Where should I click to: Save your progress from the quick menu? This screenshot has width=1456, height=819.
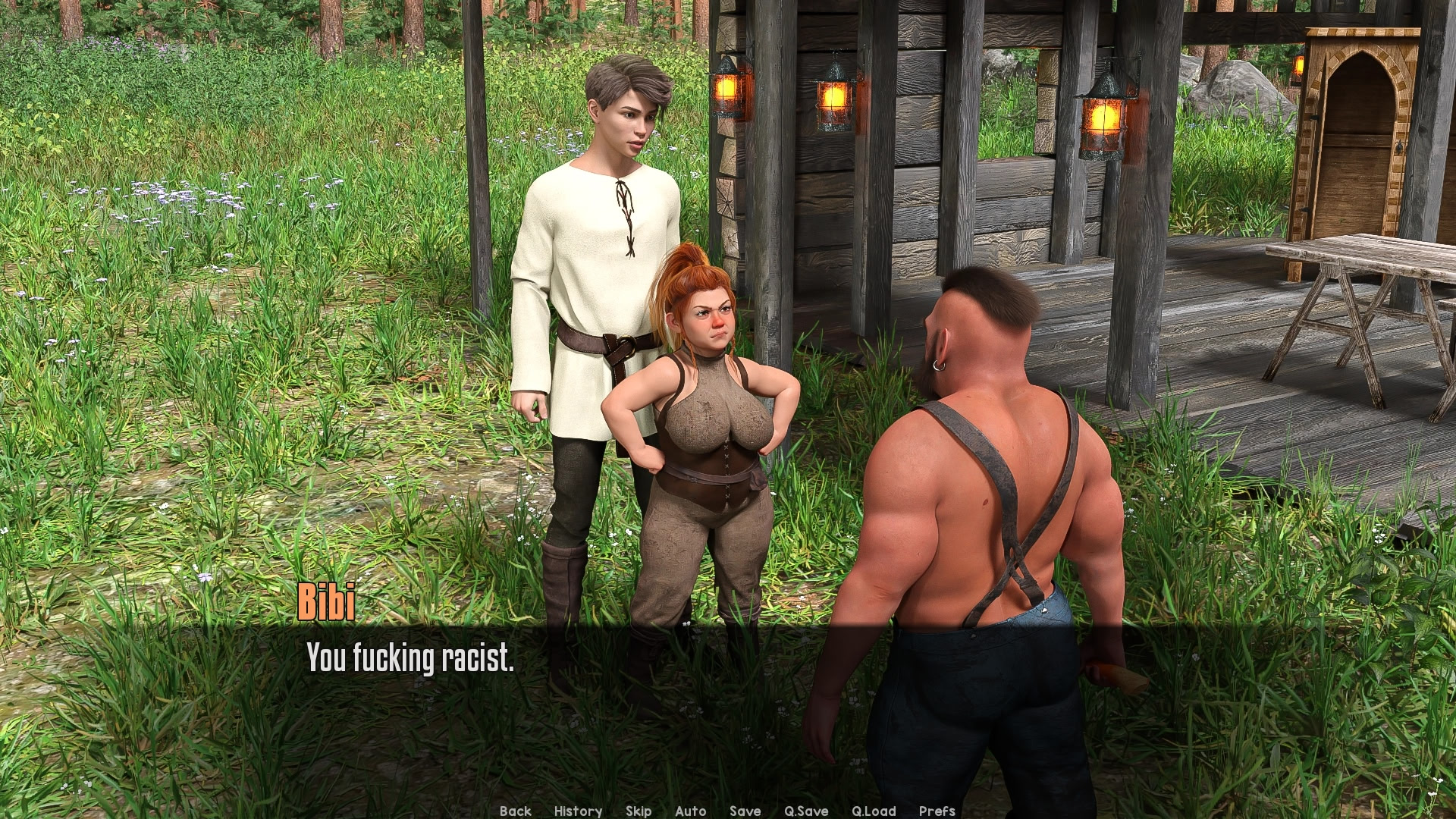[745, 811]
